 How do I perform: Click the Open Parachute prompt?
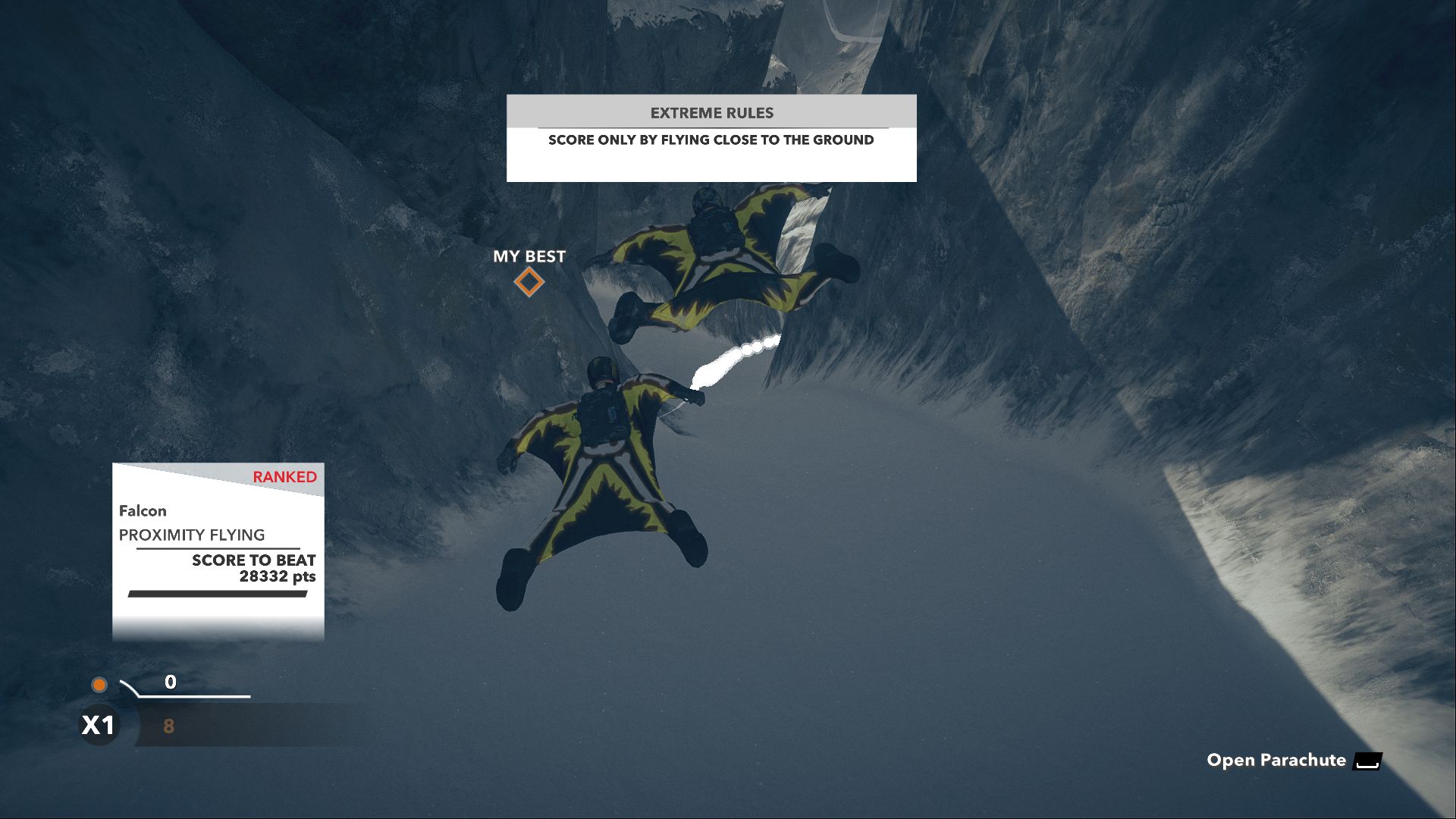(1276, 760)
